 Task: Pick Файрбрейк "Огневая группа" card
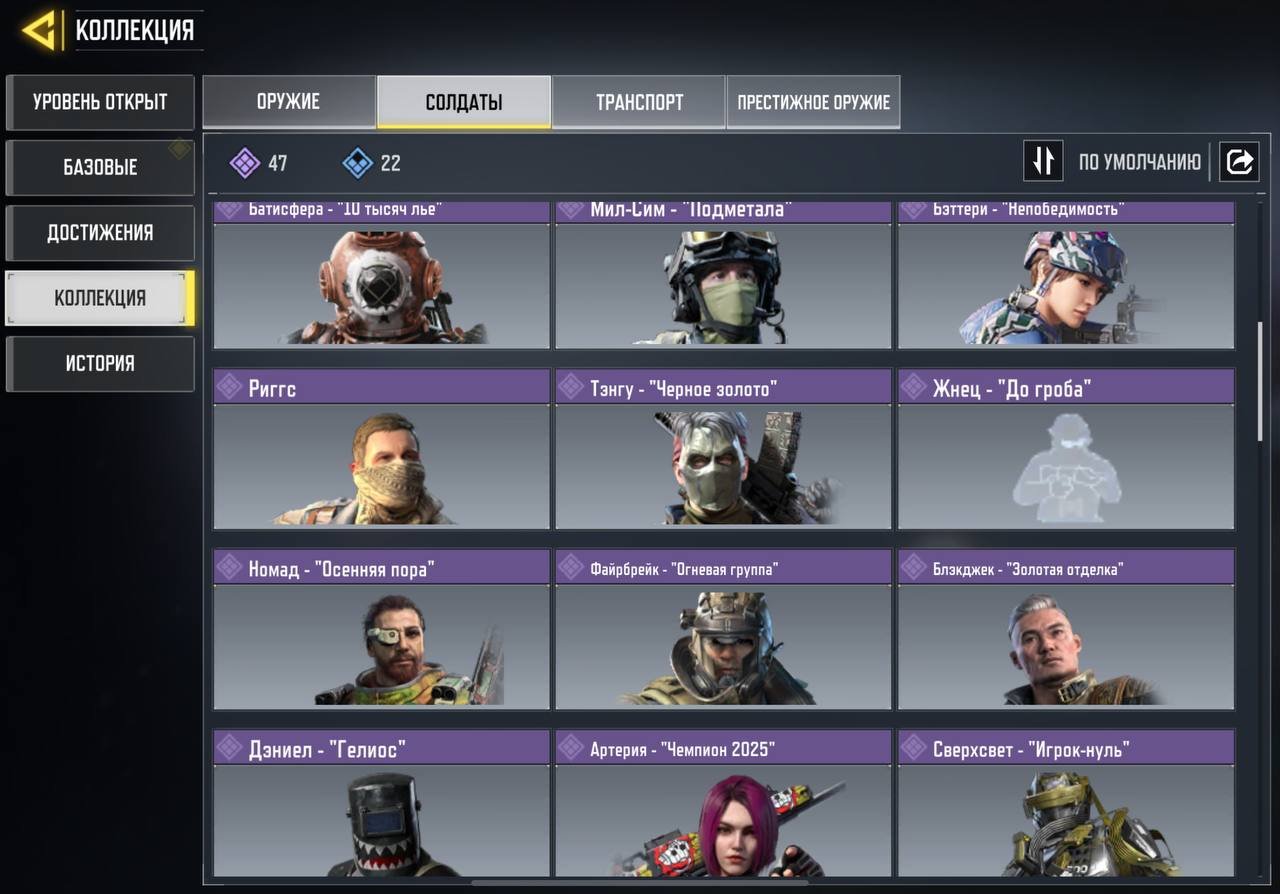tap(723, 630)
